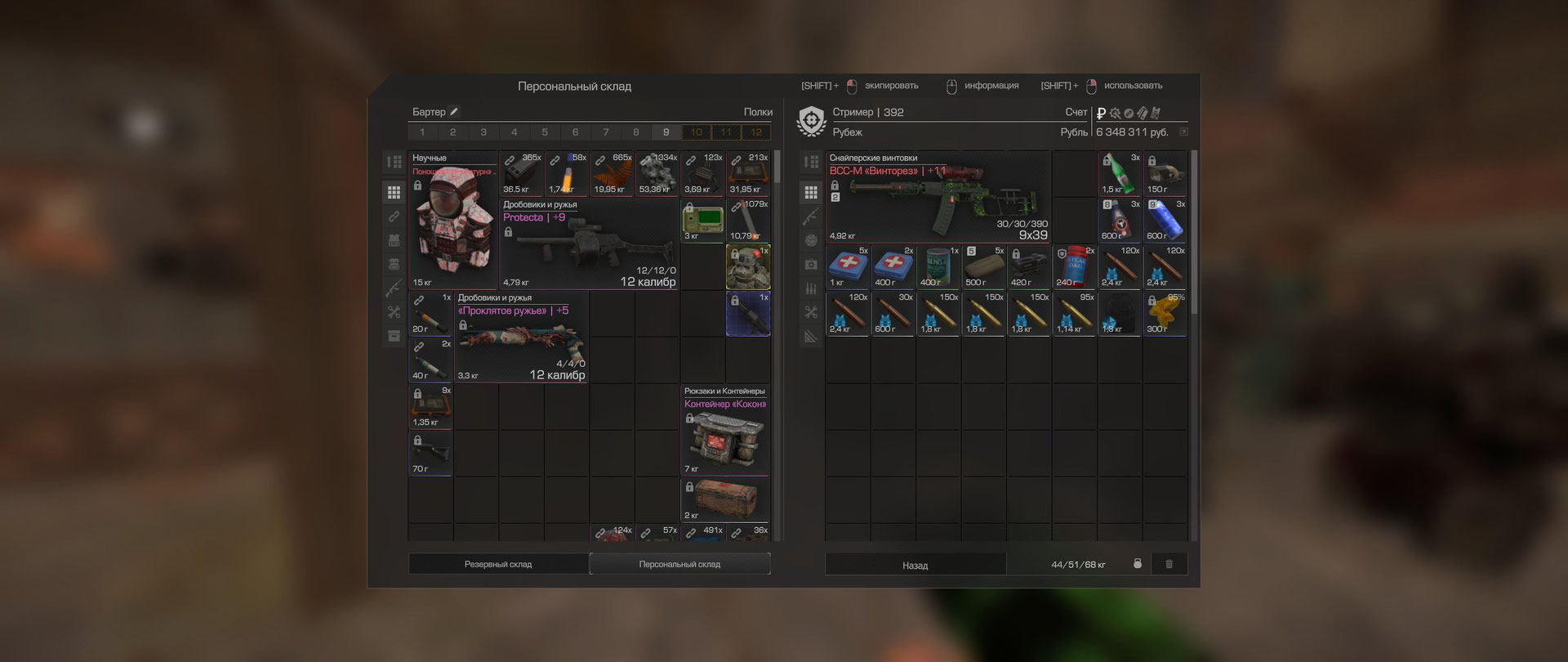The image size is (1568, 662).
Task: Pick the Protecta shotgun slot
Action: point(588,244)
